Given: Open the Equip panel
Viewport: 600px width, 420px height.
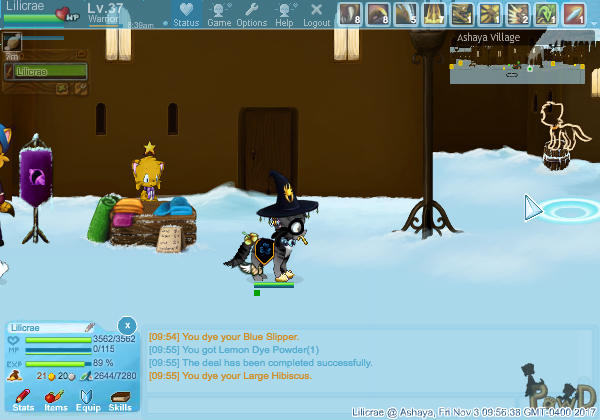Looking at the screenshot, I should click(87, 401).
